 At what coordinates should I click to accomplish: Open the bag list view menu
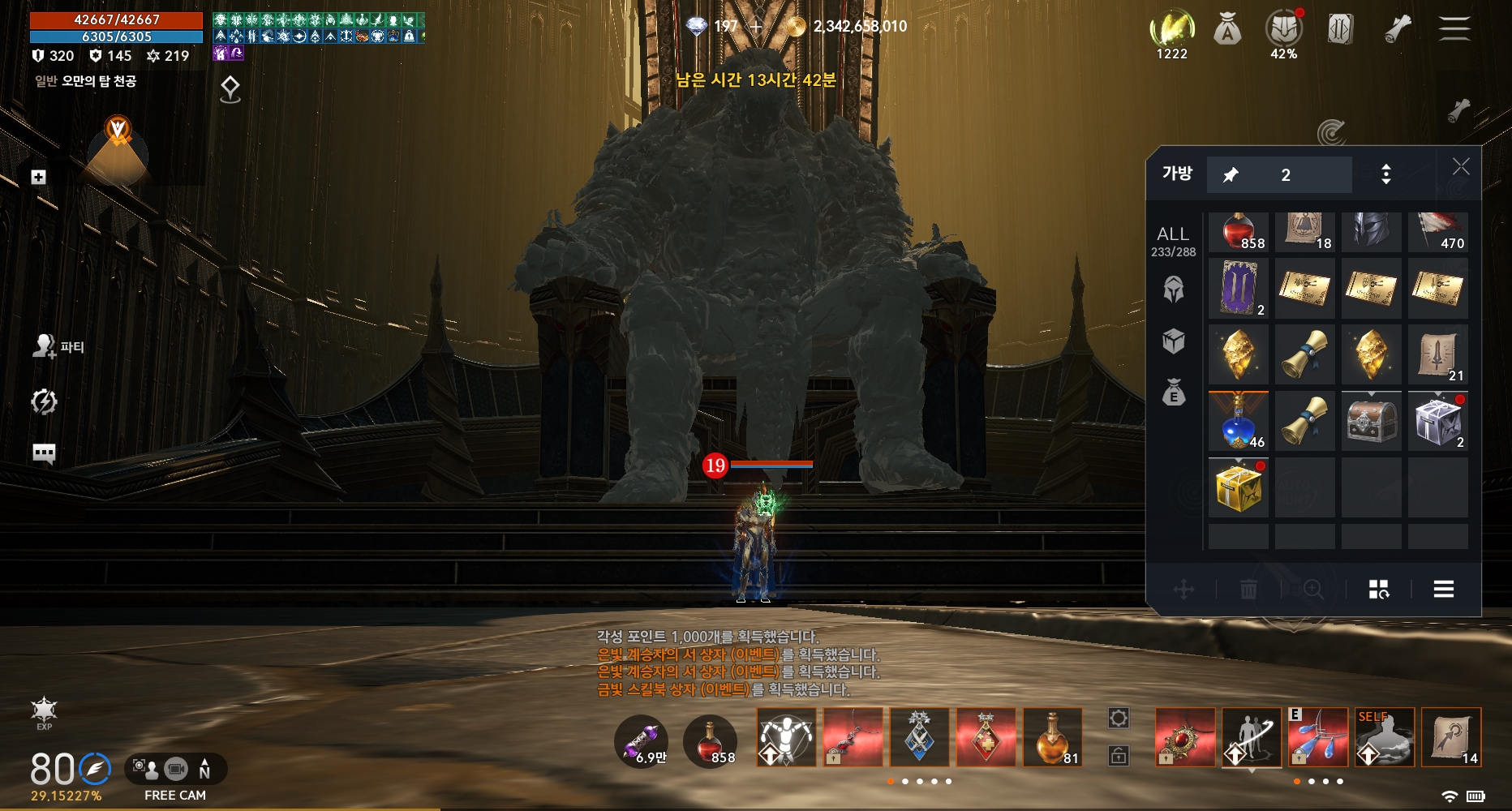(x=1443, y=590)
